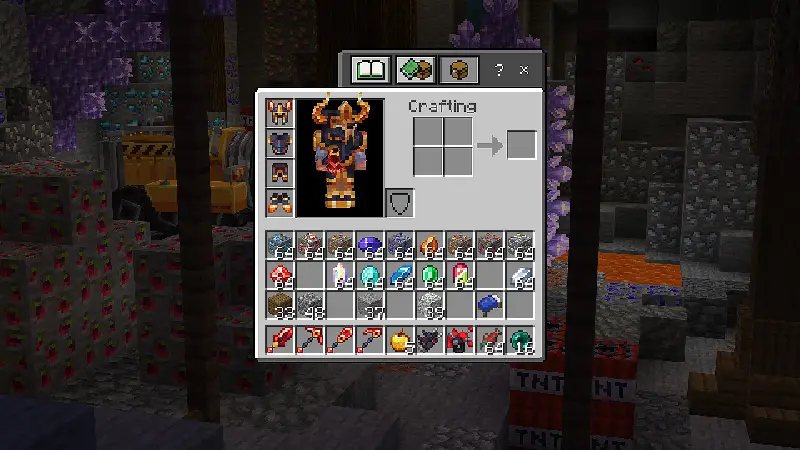This screenshot has width=800, height=450.
Task: Take the red mushroom stack
Action: (x=281, y=274)
